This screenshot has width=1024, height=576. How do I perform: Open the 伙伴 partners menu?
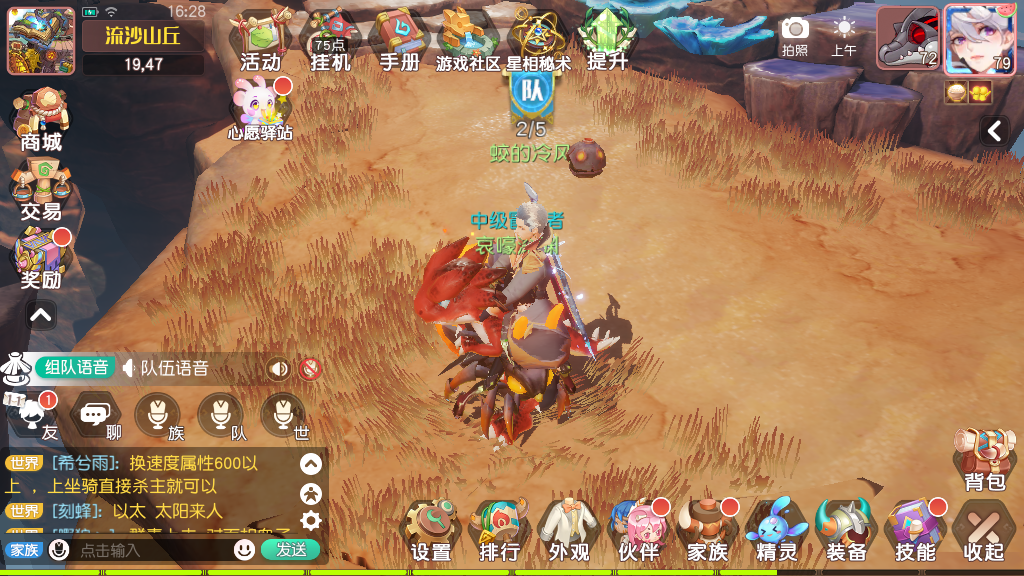638,531
